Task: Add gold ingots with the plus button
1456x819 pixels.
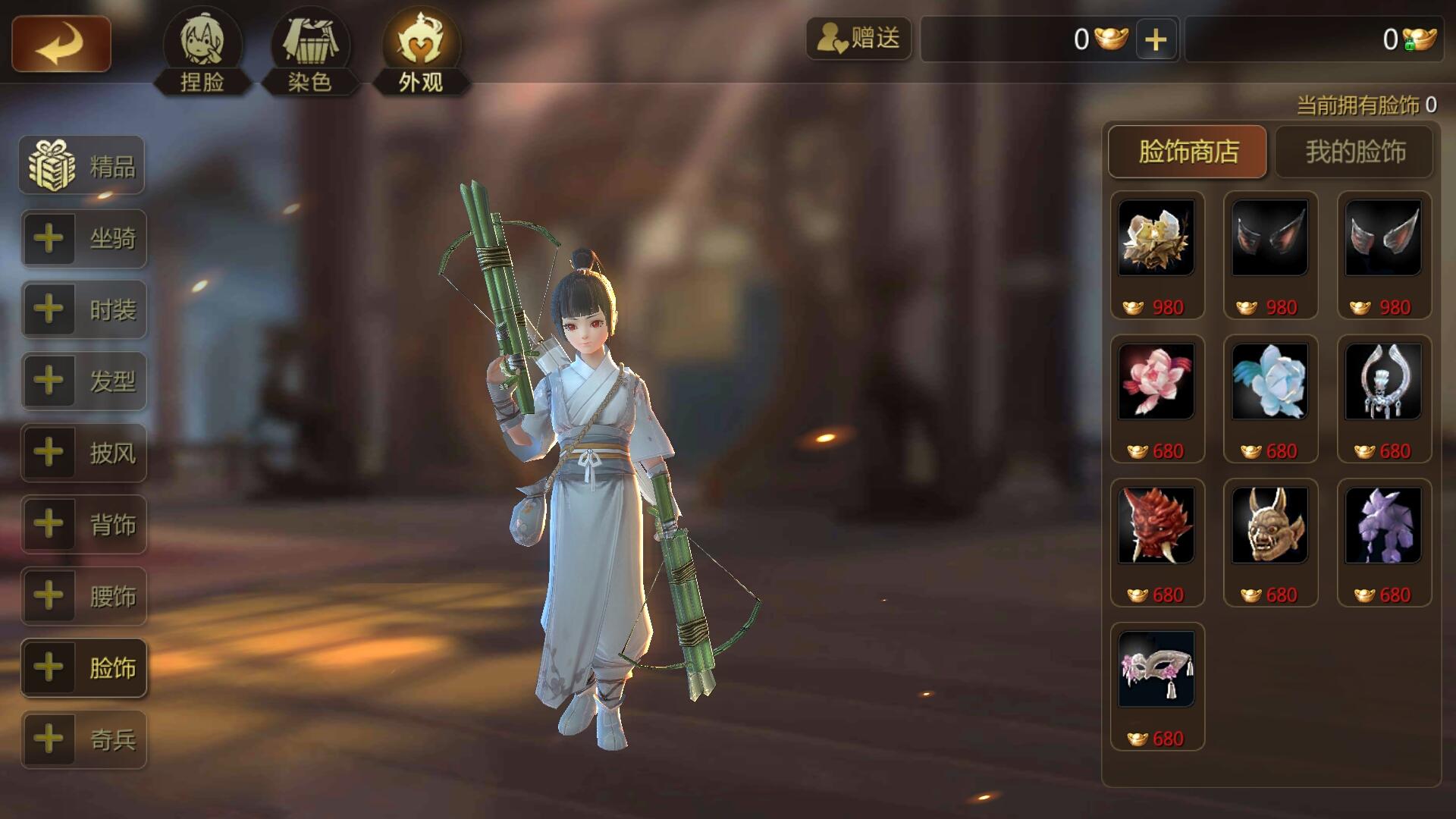Action: coord(1156,39)
